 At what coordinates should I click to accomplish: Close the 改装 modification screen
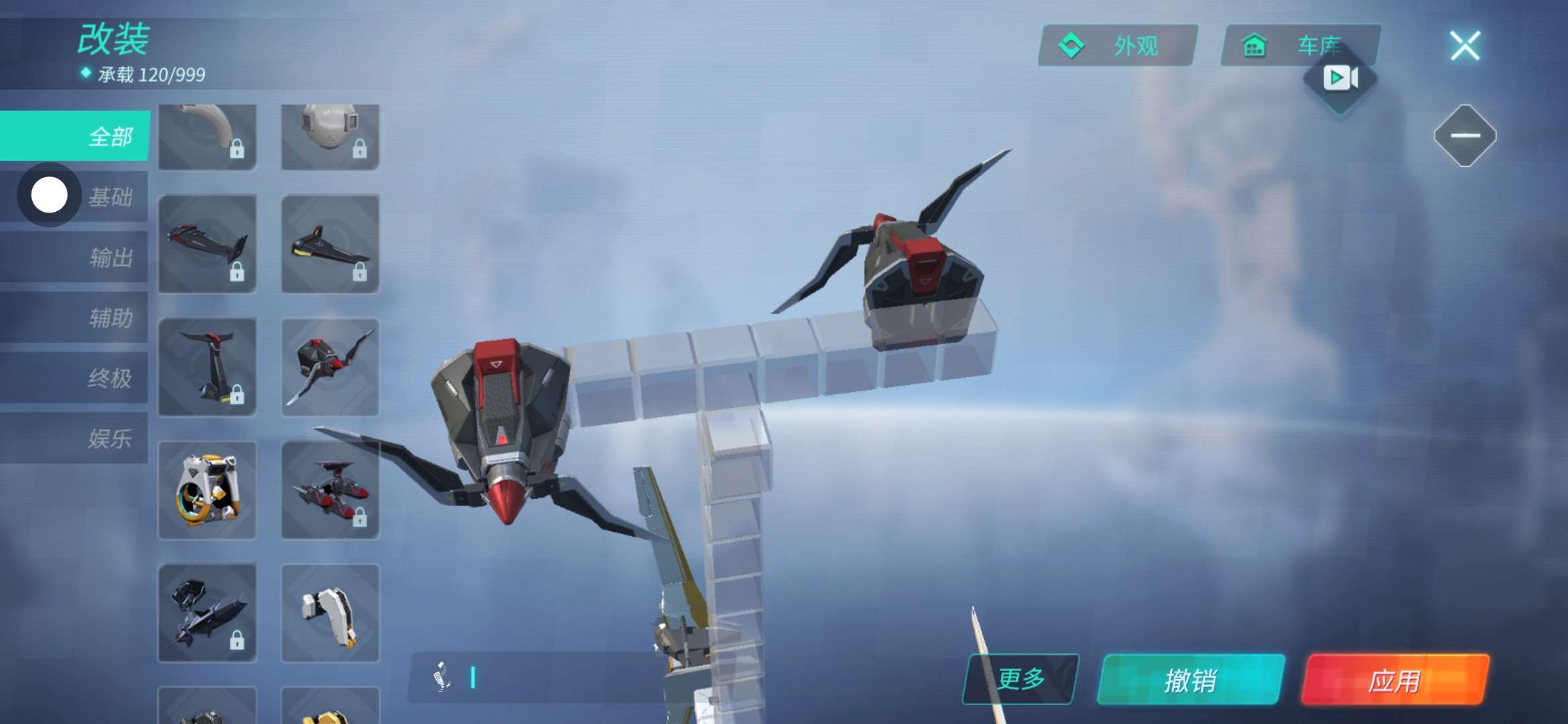pyautogui.click(x=1465, y=46)
